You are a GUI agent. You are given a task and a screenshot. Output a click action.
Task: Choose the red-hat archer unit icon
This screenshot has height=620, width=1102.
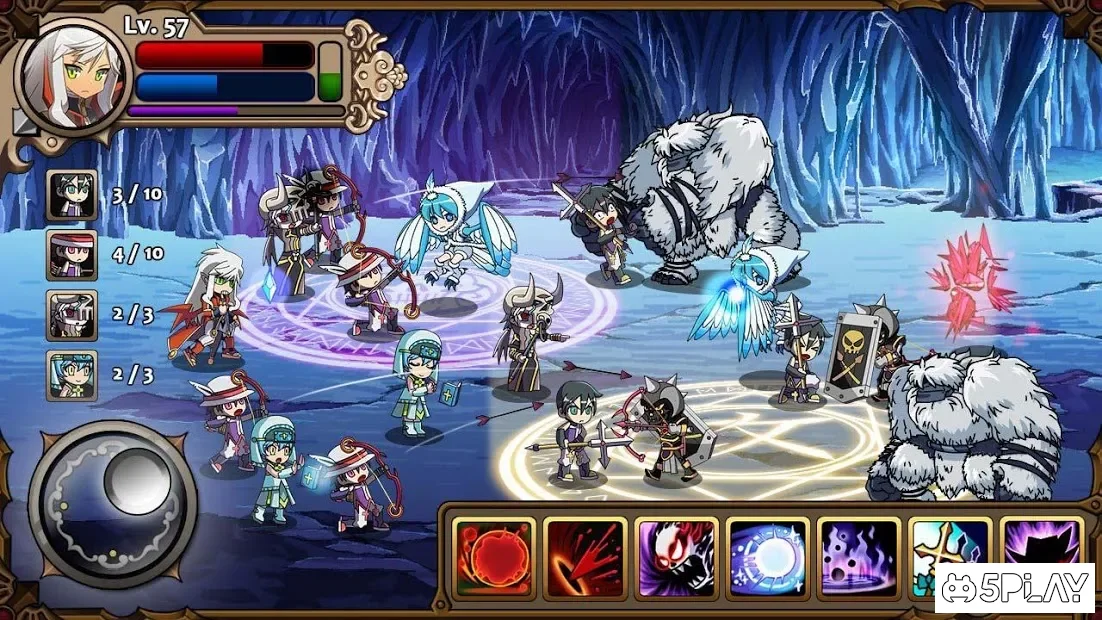[x=72, y=255]
